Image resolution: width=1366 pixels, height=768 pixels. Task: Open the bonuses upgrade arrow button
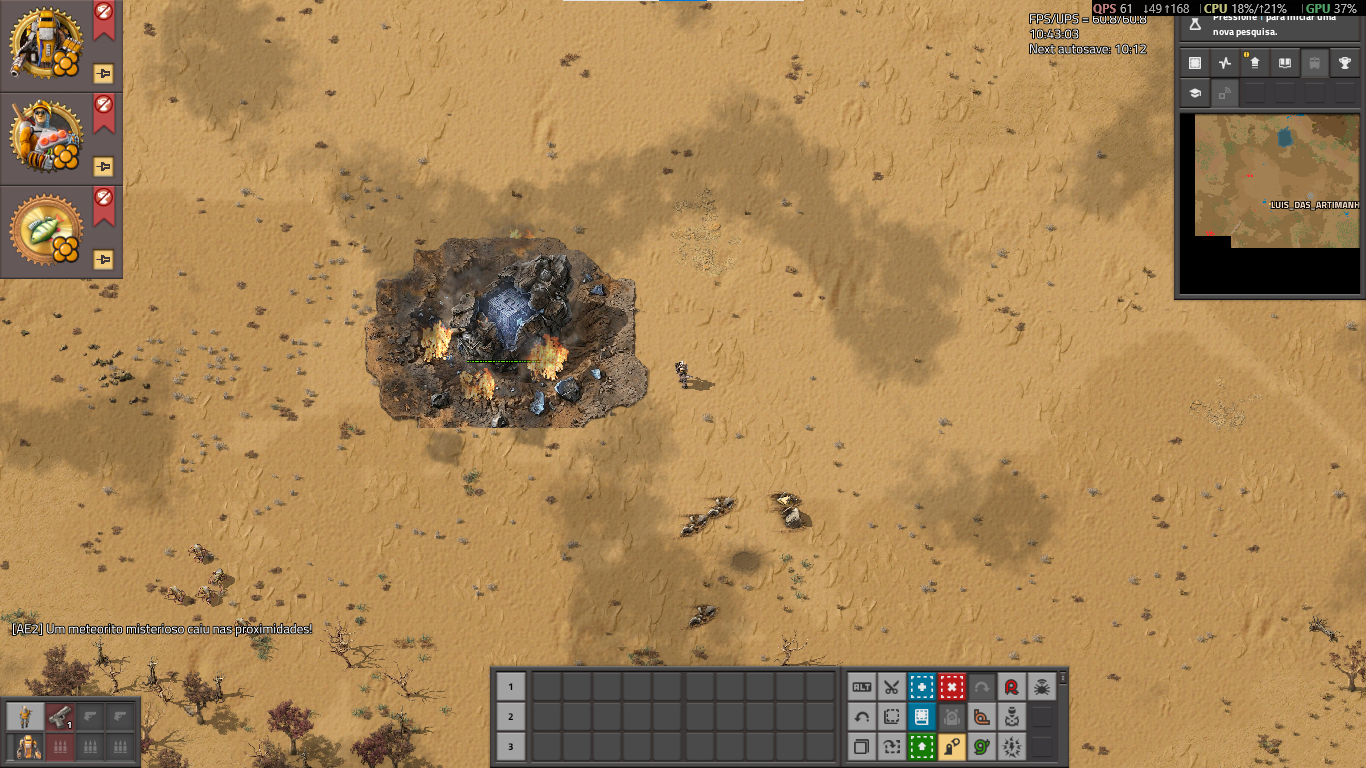coord(1254,63)
